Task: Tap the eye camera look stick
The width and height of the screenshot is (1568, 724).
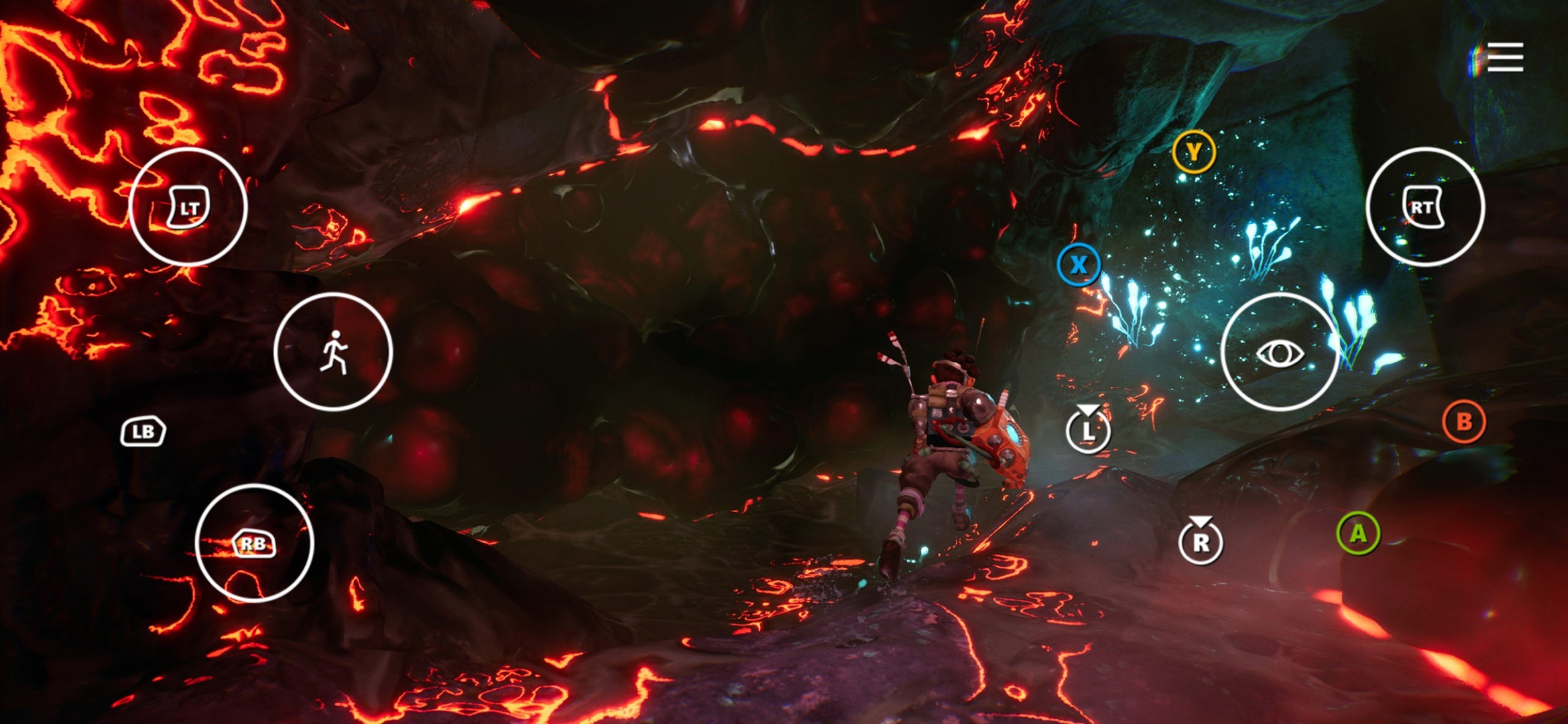Action: pyautogui.click(x=1280, y=352)
